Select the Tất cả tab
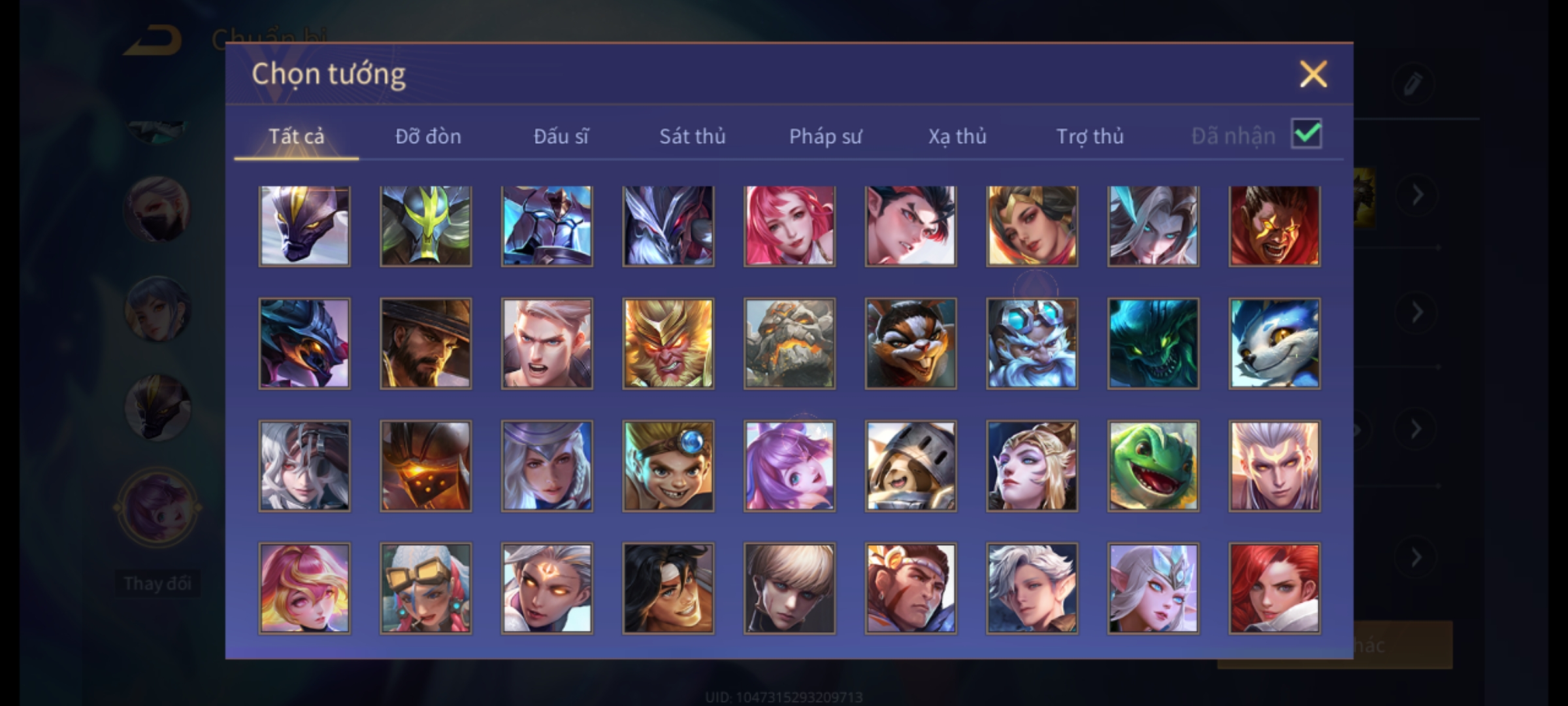The height and width of the screenshot is (706, 1568). coord(296,136)
